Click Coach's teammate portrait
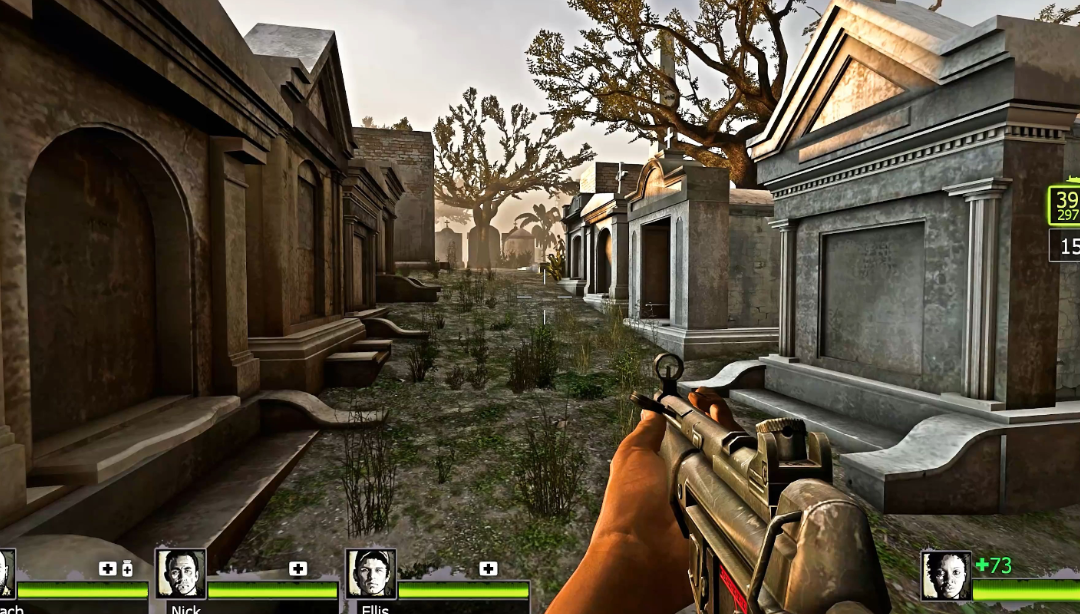The width and height of the screenshot is (1080, 614). [6, 573]
